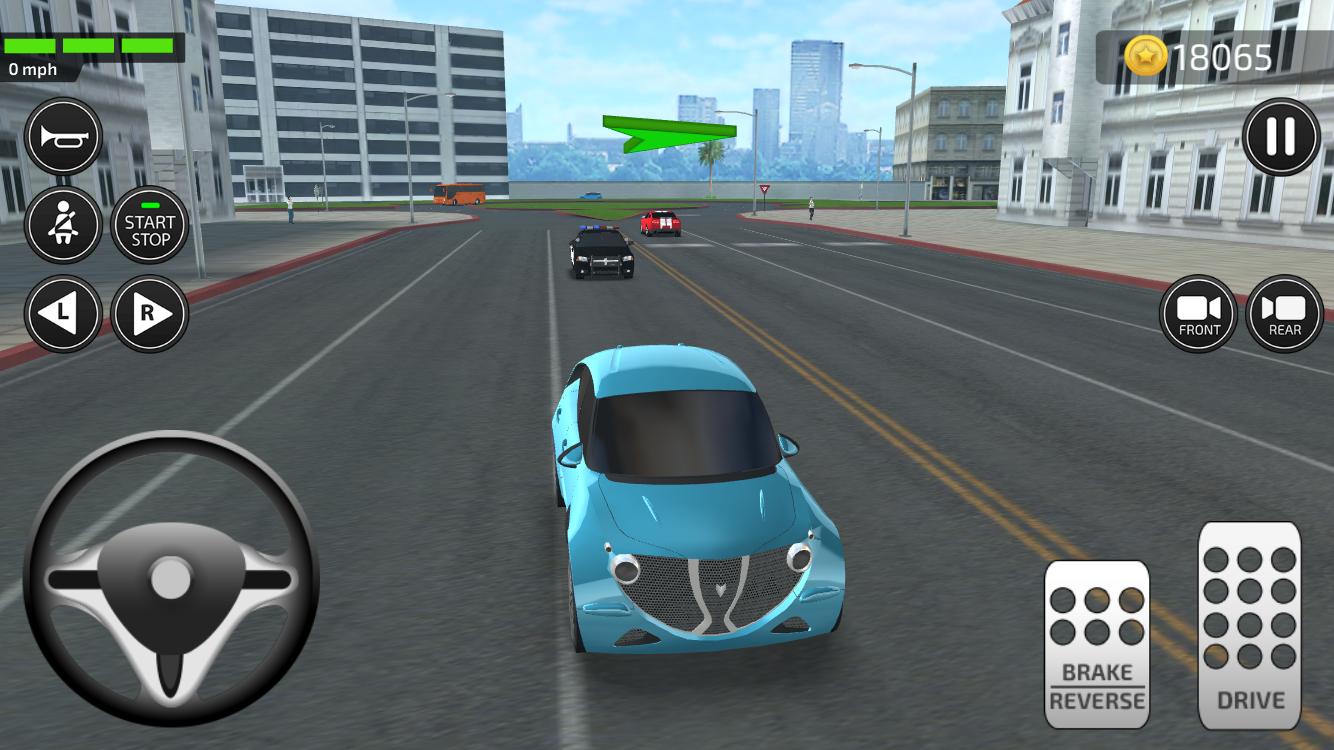Switch to the REAR camera view
The height and width of the screenshot is (750, 1334).
coord(1285,314)
